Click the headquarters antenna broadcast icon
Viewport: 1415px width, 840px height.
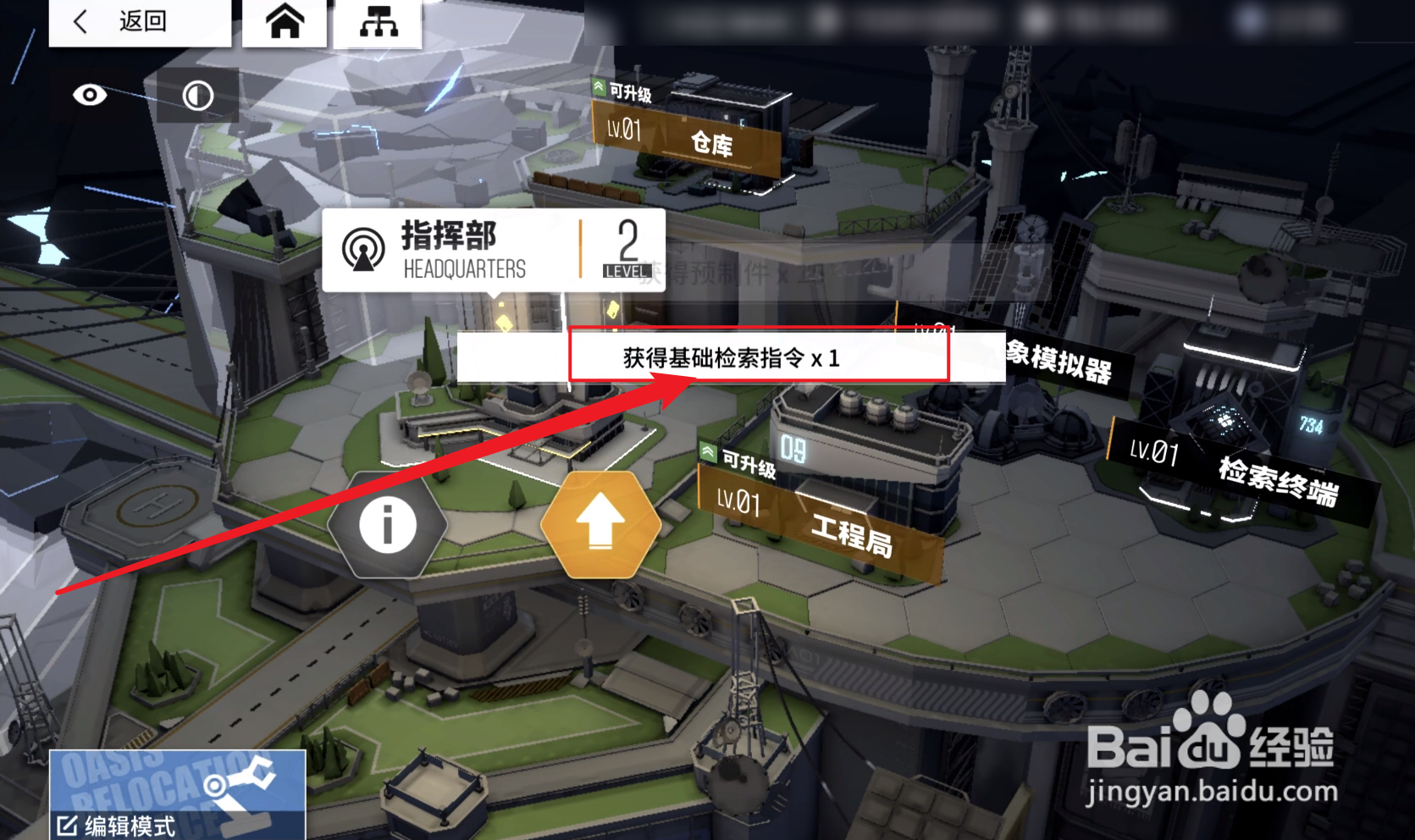(x=364, y=247)
